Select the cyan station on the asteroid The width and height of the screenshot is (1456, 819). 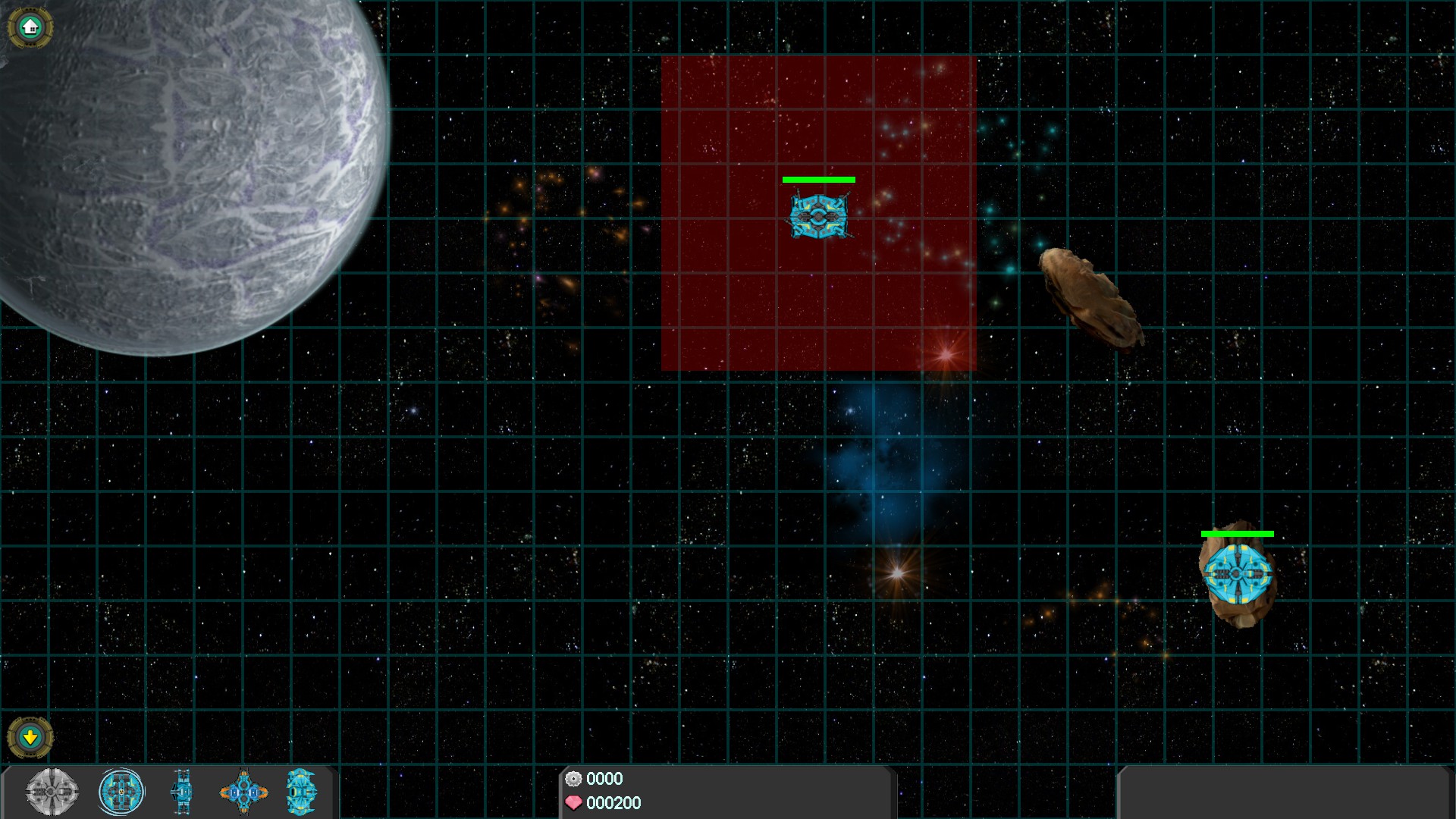[x=1237, y=573]
